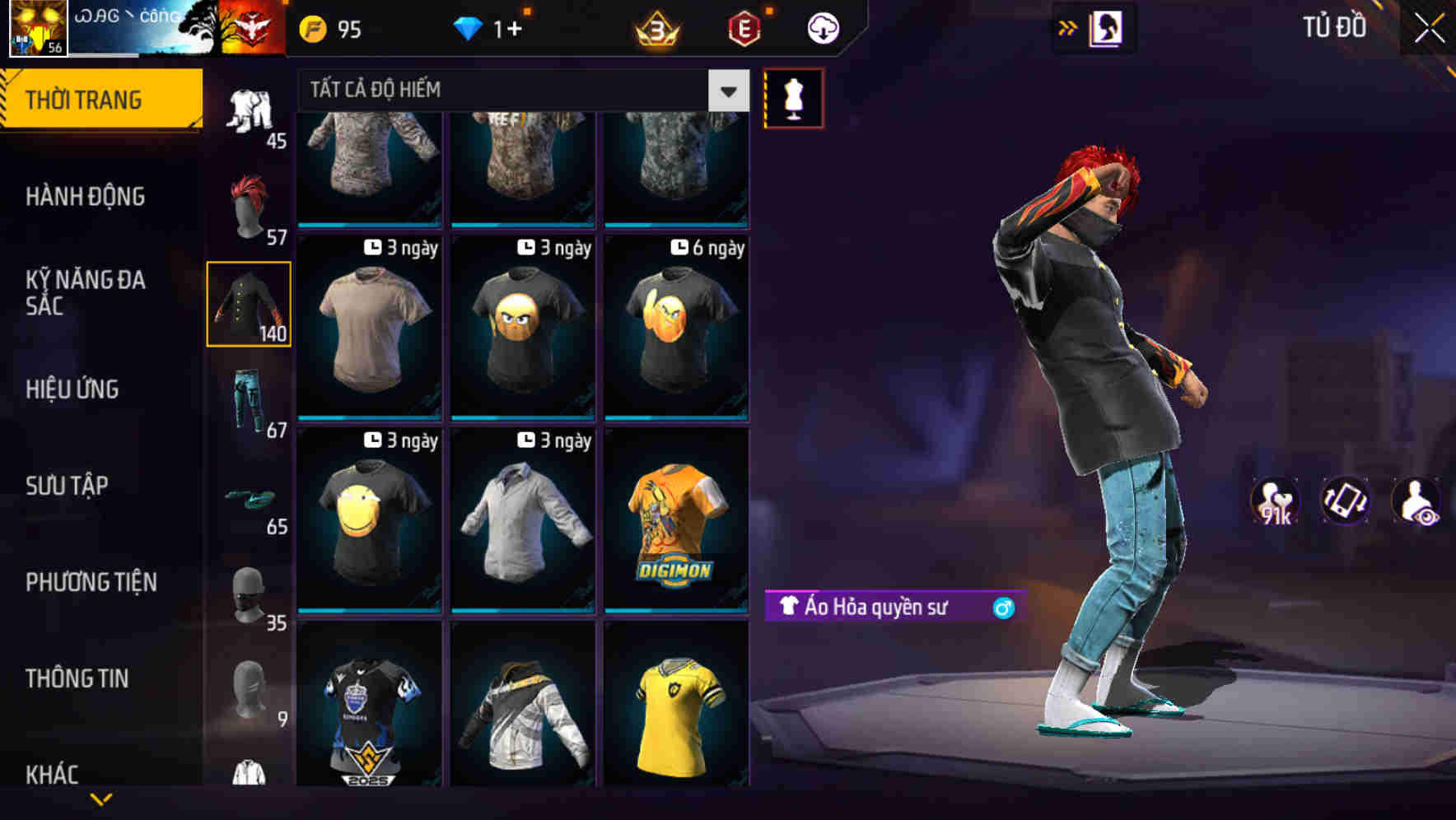
Task: Select the shirt category icon showing 140 items
Action: coord(250,305)
